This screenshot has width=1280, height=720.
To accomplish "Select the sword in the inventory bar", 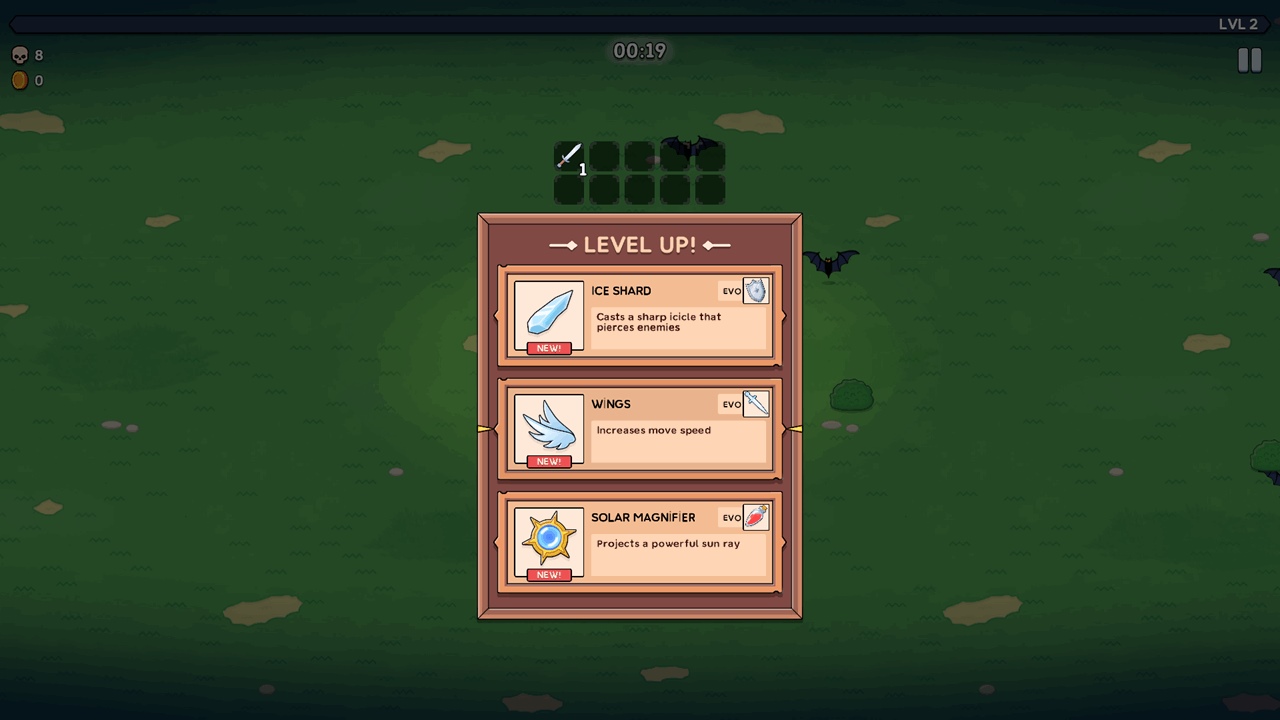I will pyautogui.click(x=568, y=156).
